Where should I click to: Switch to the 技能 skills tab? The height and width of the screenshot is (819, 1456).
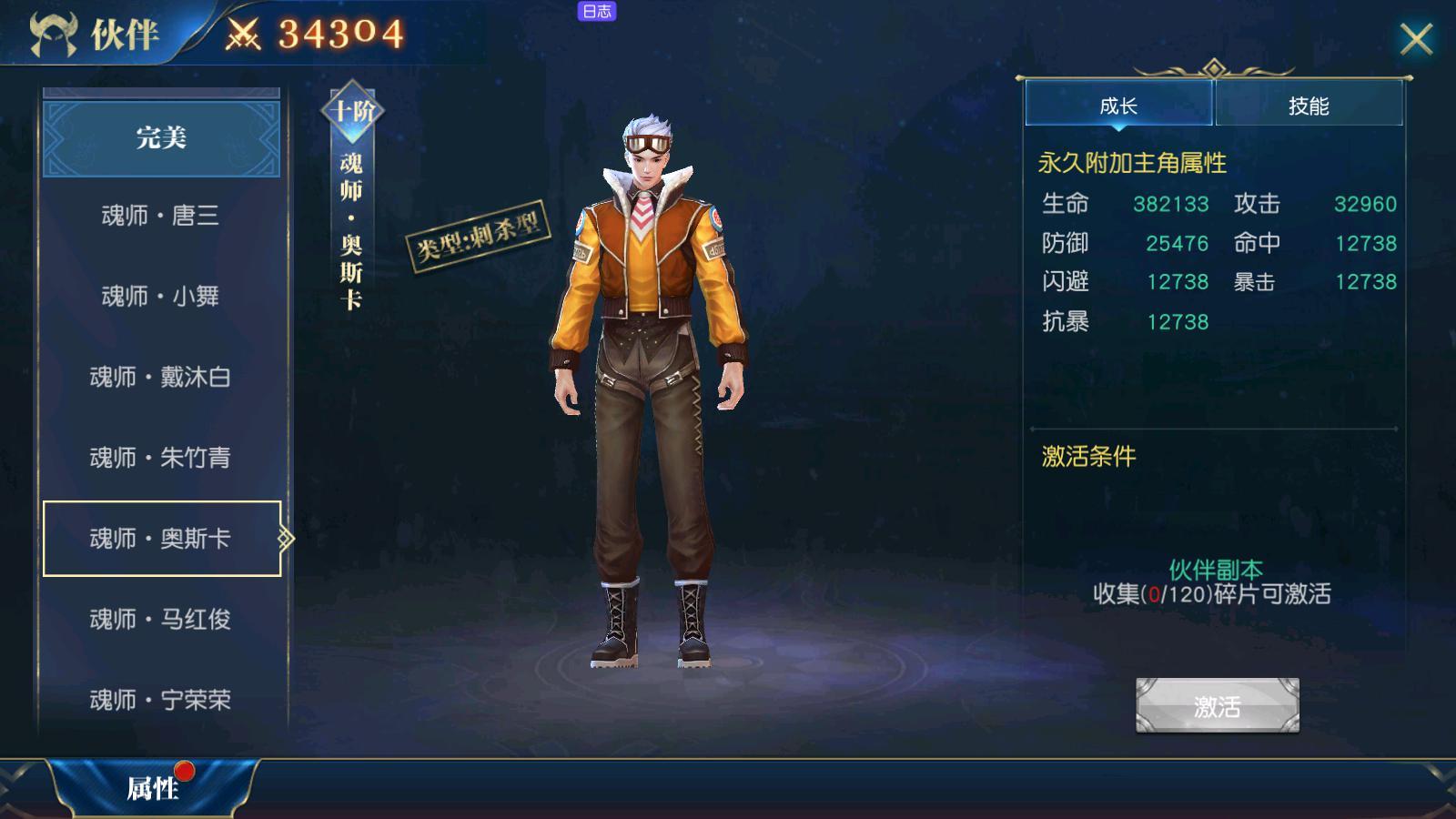(1308, 105)
